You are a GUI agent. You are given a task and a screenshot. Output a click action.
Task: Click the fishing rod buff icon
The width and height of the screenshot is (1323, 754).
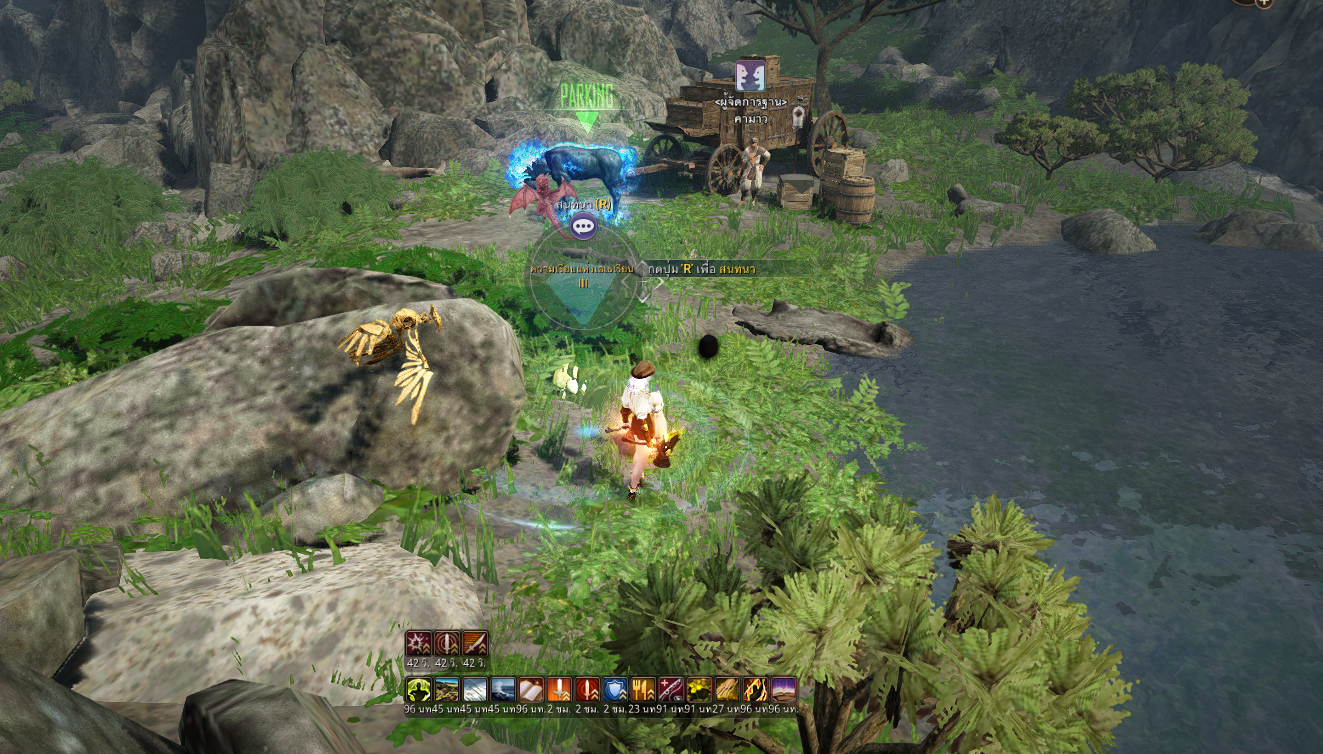pyautogui.click(x=671, y=690)
